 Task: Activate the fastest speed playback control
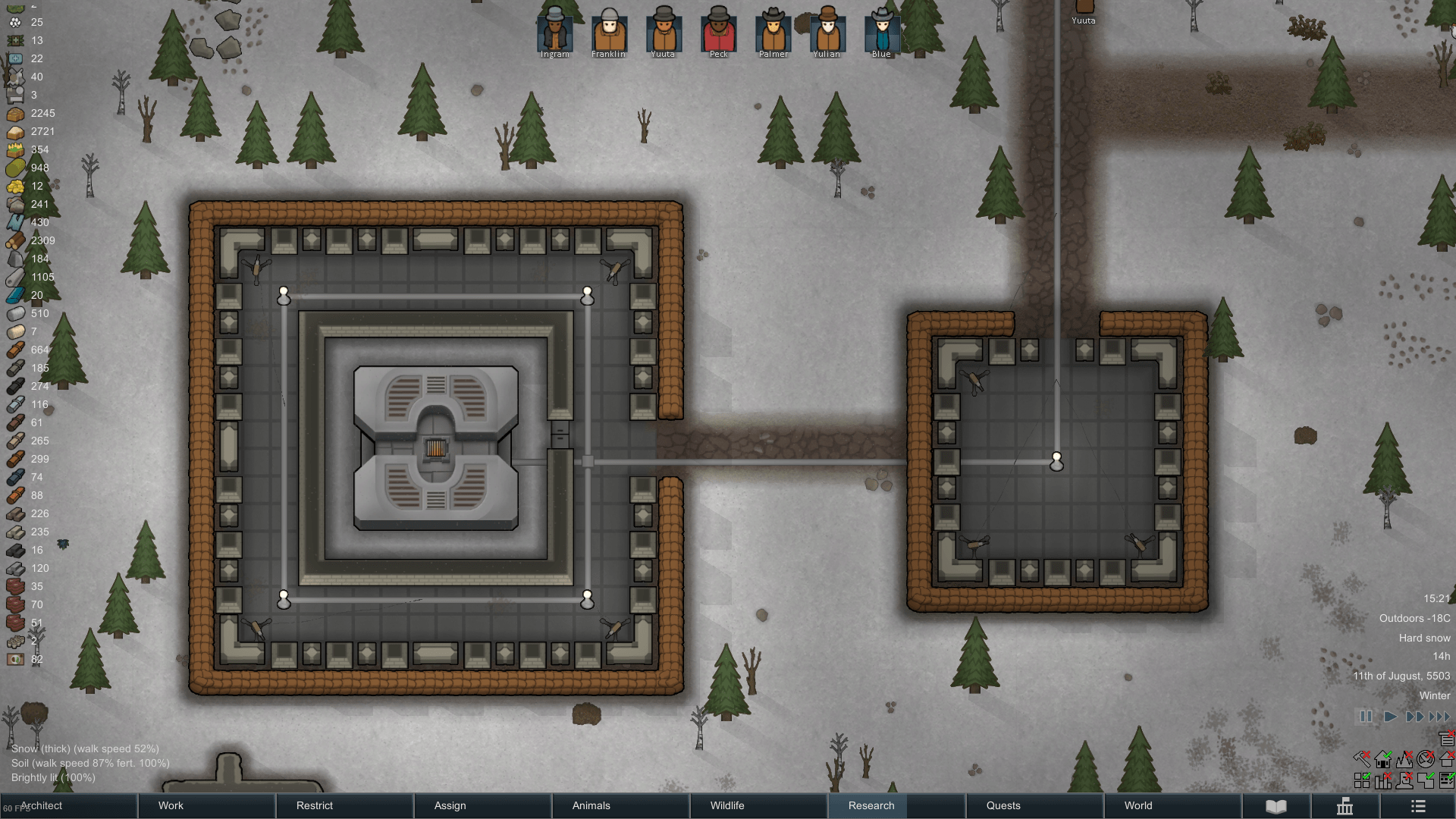click(x=1439, y=716)
